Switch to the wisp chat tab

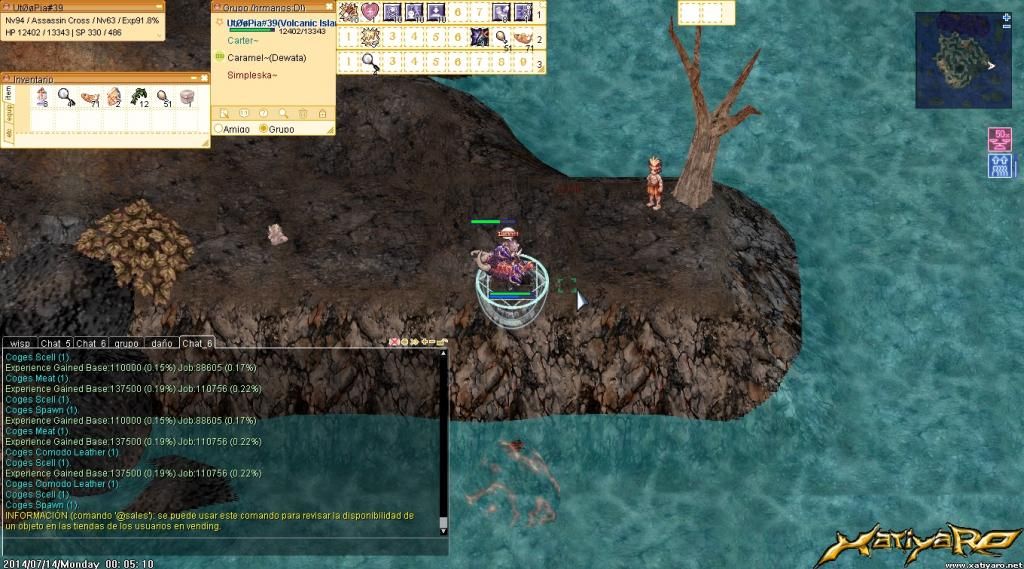pyautogui.click(x=22, y=343)
